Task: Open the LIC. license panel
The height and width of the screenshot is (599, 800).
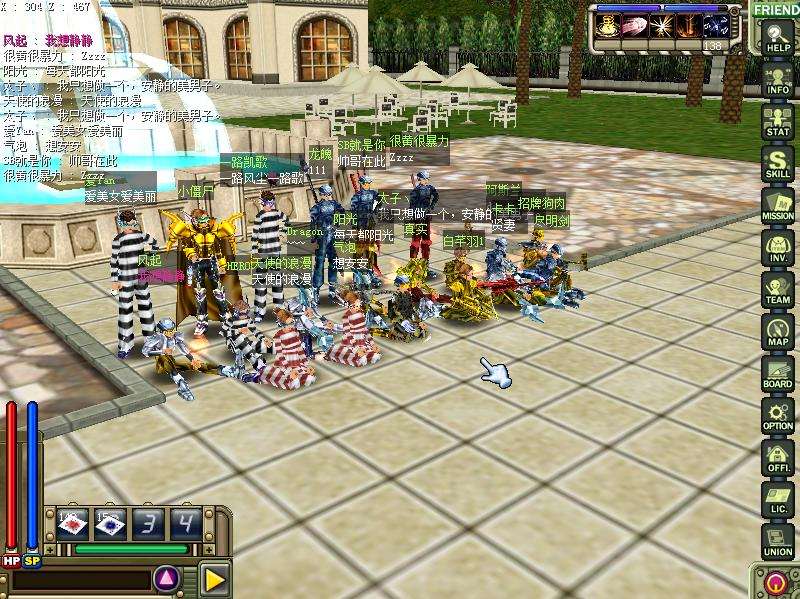Action: pyautogui.click(x=777, y=498)
